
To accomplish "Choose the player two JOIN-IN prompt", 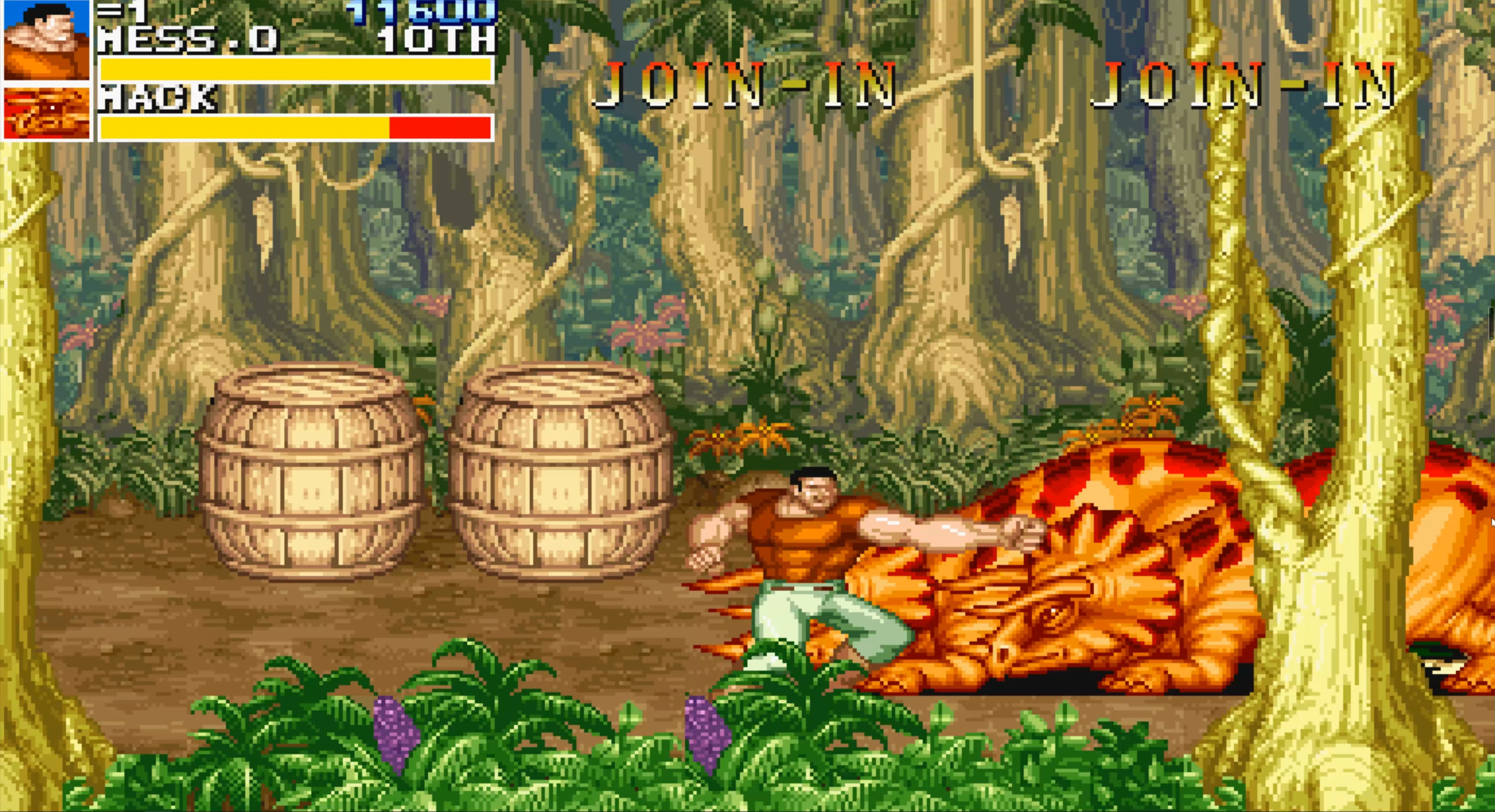I will coord(745,86).
